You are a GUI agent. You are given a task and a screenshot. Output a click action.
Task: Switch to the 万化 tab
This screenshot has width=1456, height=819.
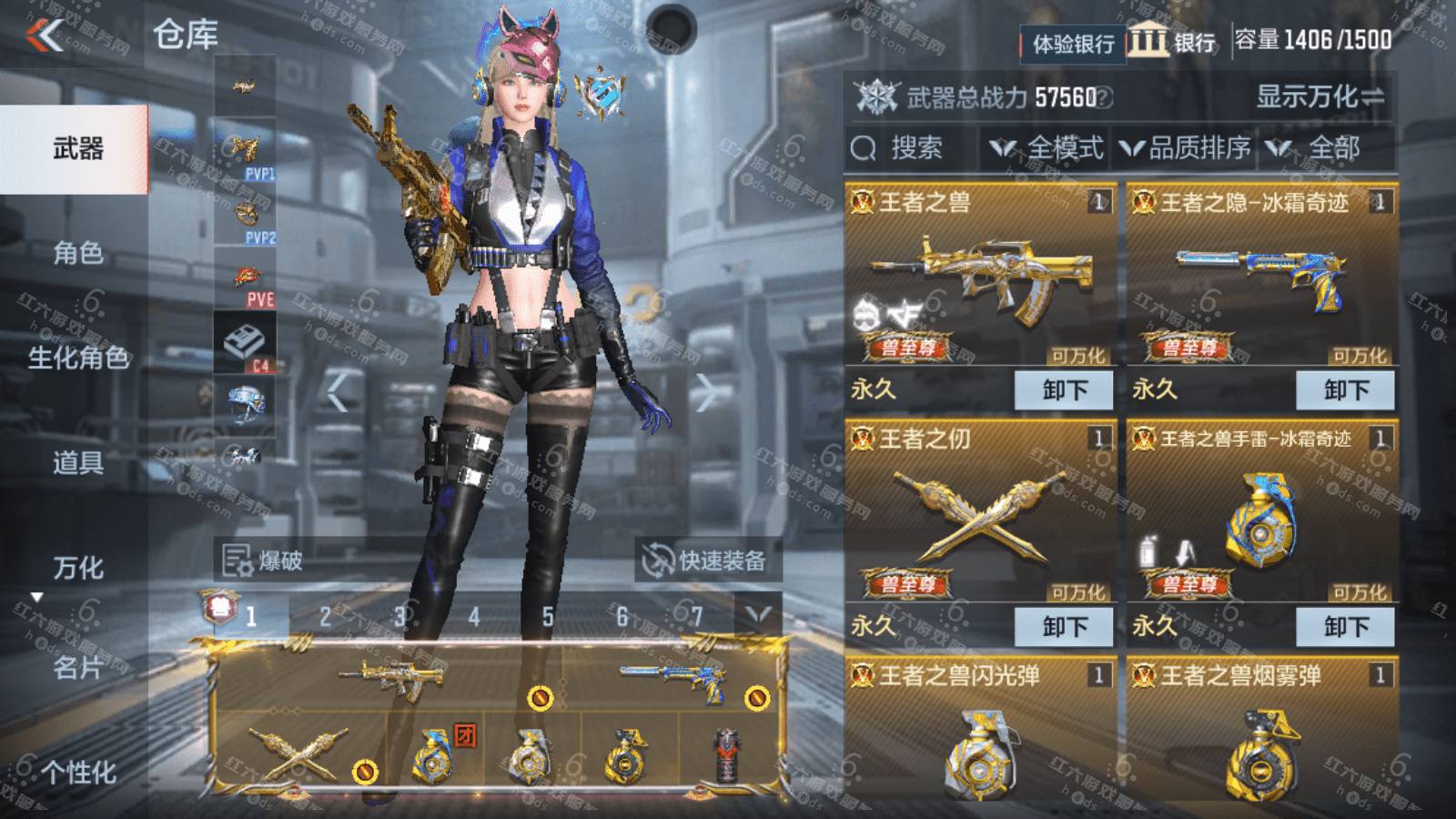pyautogui.click(x=76, y=568)
